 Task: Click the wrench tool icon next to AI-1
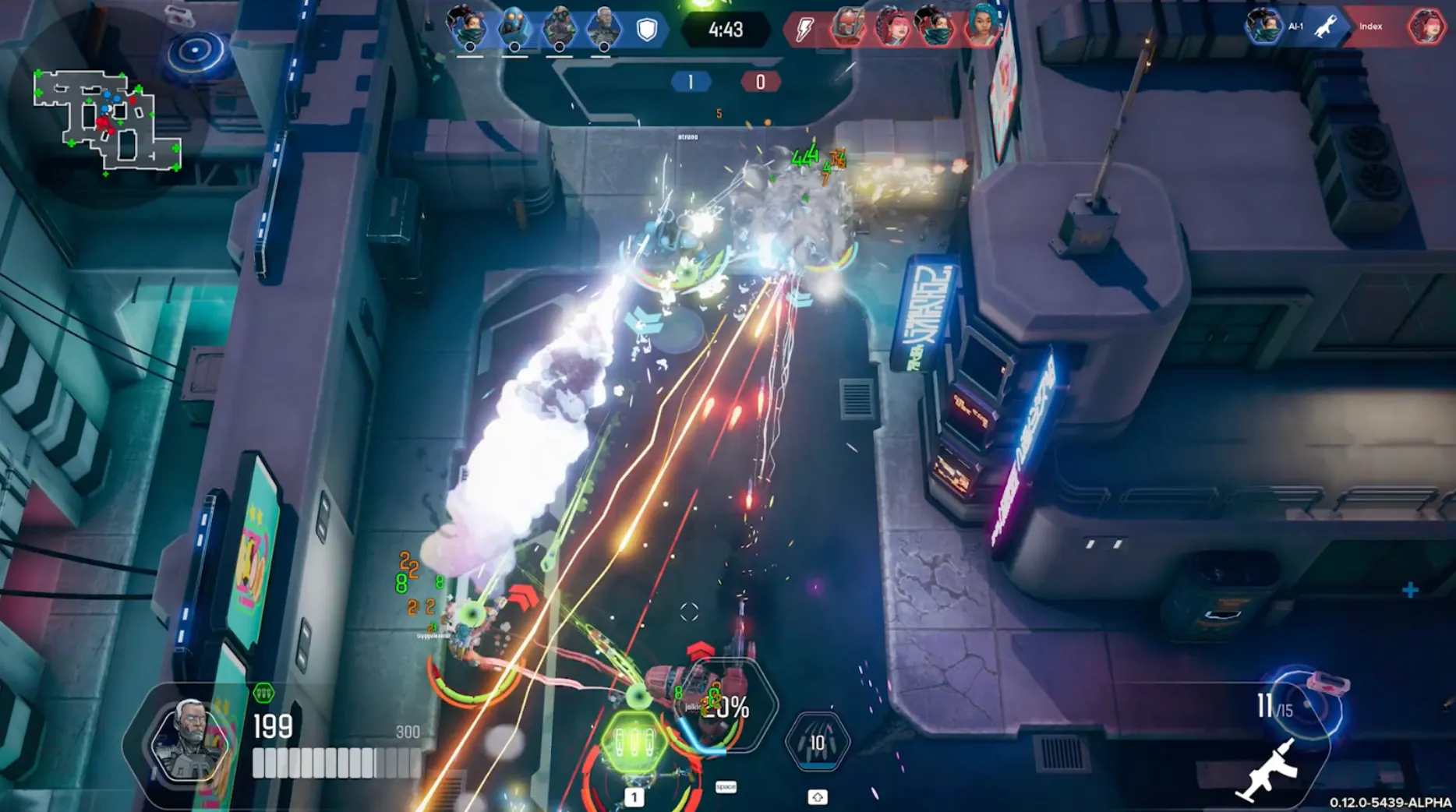pos(1327,26)
